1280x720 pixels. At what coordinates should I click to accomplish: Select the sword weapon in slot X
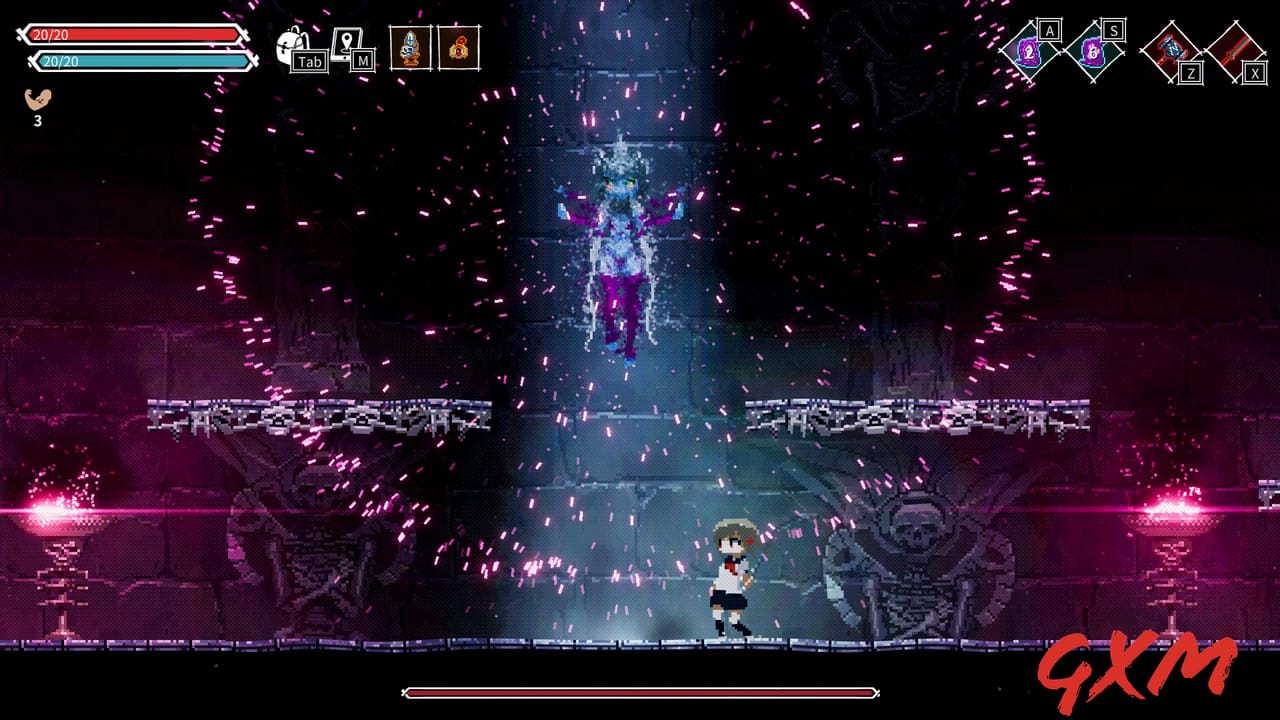1237,48
